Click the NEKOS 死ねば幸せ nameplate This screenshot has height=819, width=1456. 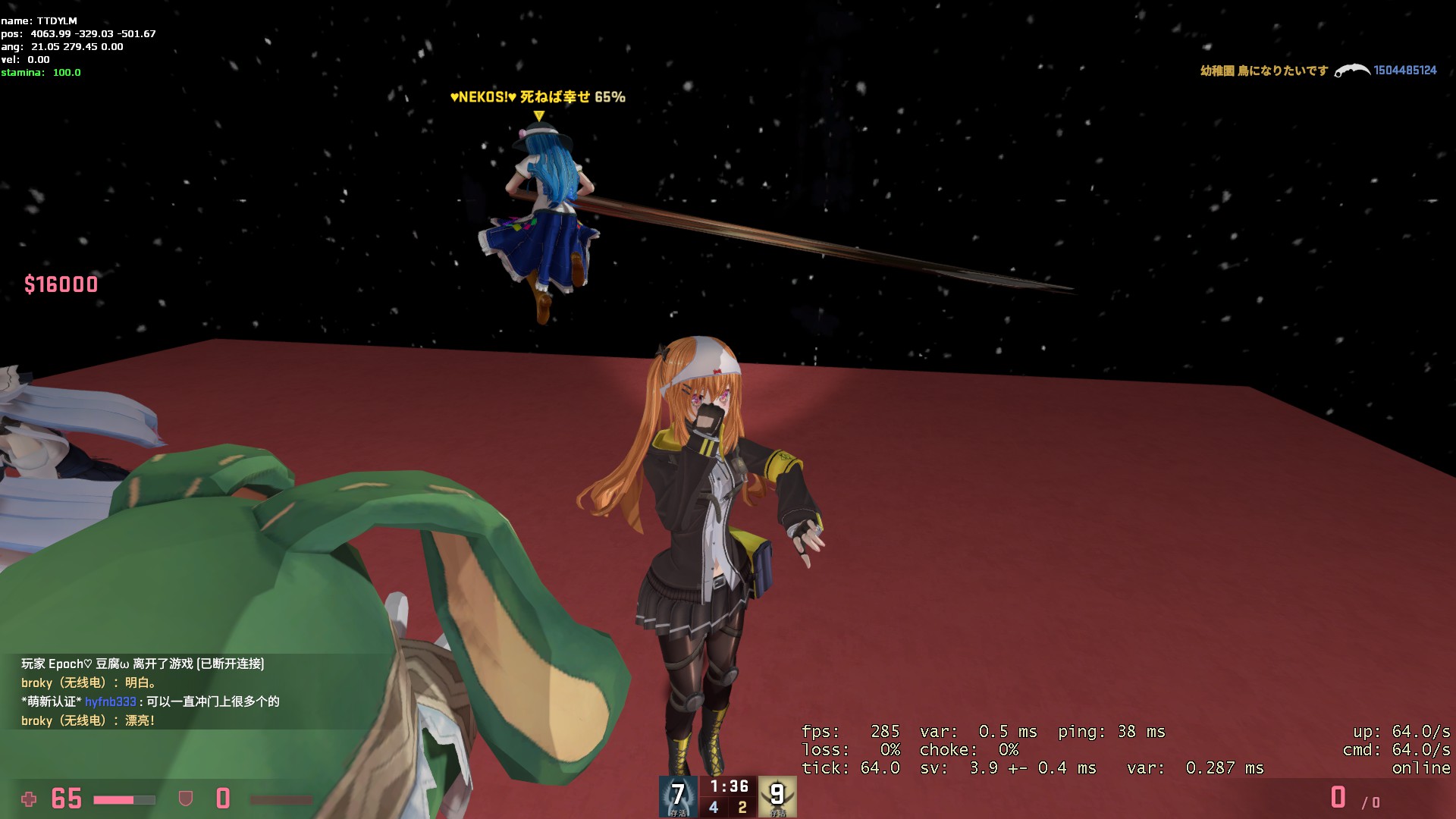pyautogui.click(x=538, y=97)
